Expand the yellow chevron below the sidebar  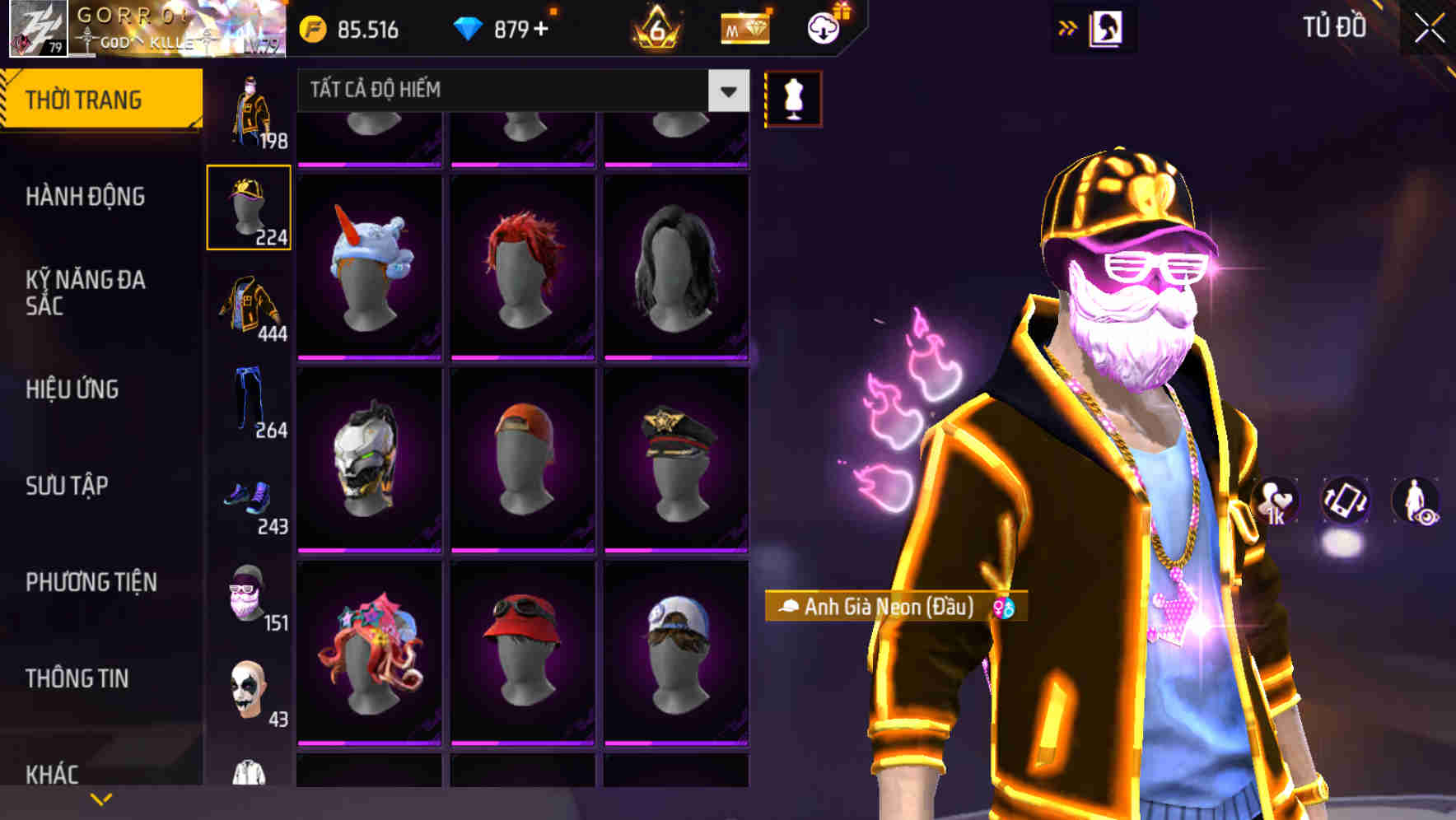[x=100, y=797]
